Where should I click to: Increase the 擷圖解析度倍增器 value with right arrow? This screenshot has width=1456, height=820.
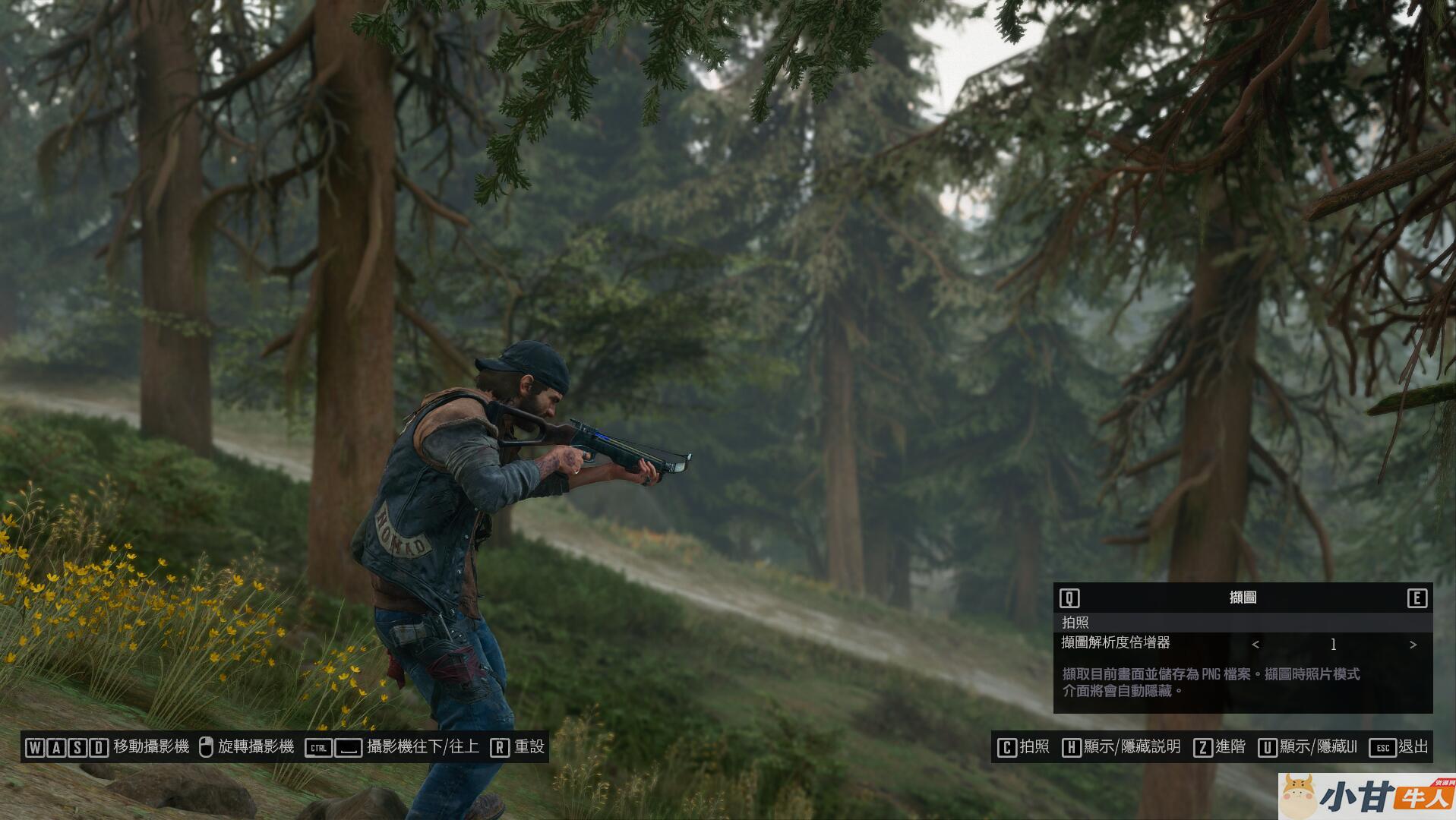point(1413,645)
